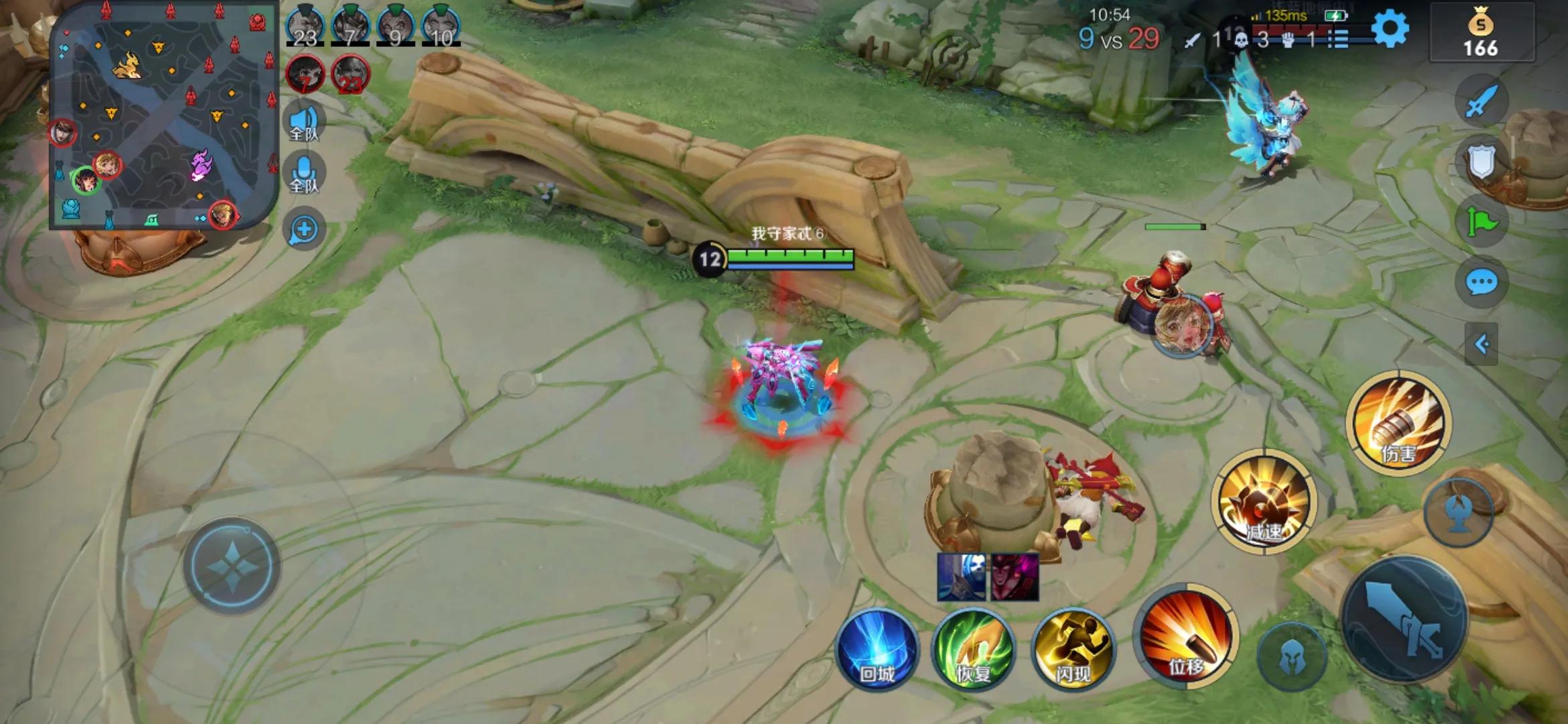Image resolution: width=1568 pixels, height=724 pixels.
Task: Open the scoreboard list icon
Action: point(1337,40)
